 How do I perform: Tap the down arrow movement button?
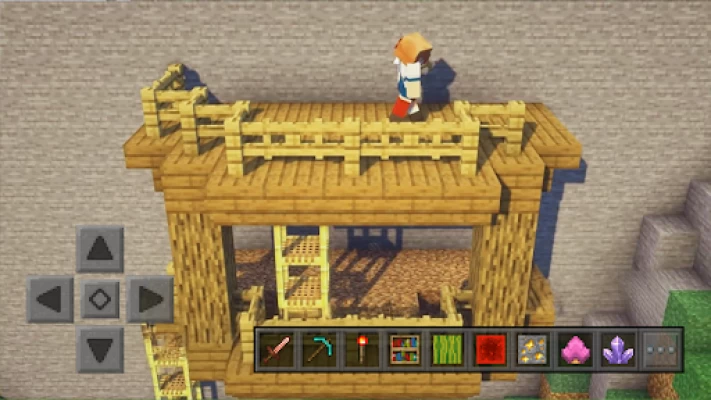pyautogui.click(x=100, y=349)
